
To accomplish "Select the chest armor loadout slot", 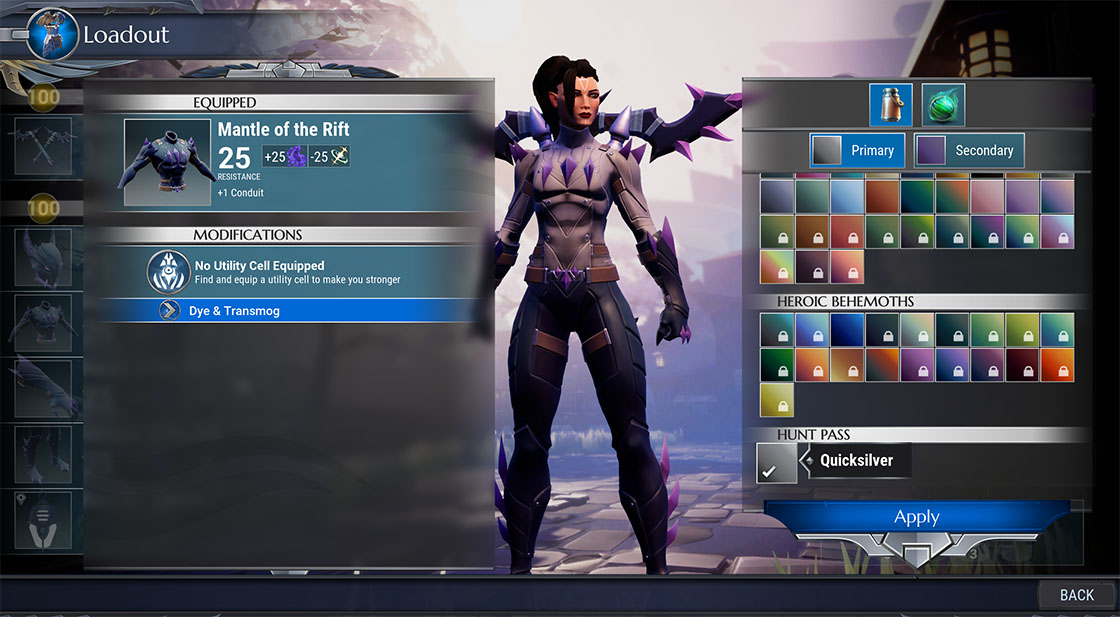I will coord(43,323).
